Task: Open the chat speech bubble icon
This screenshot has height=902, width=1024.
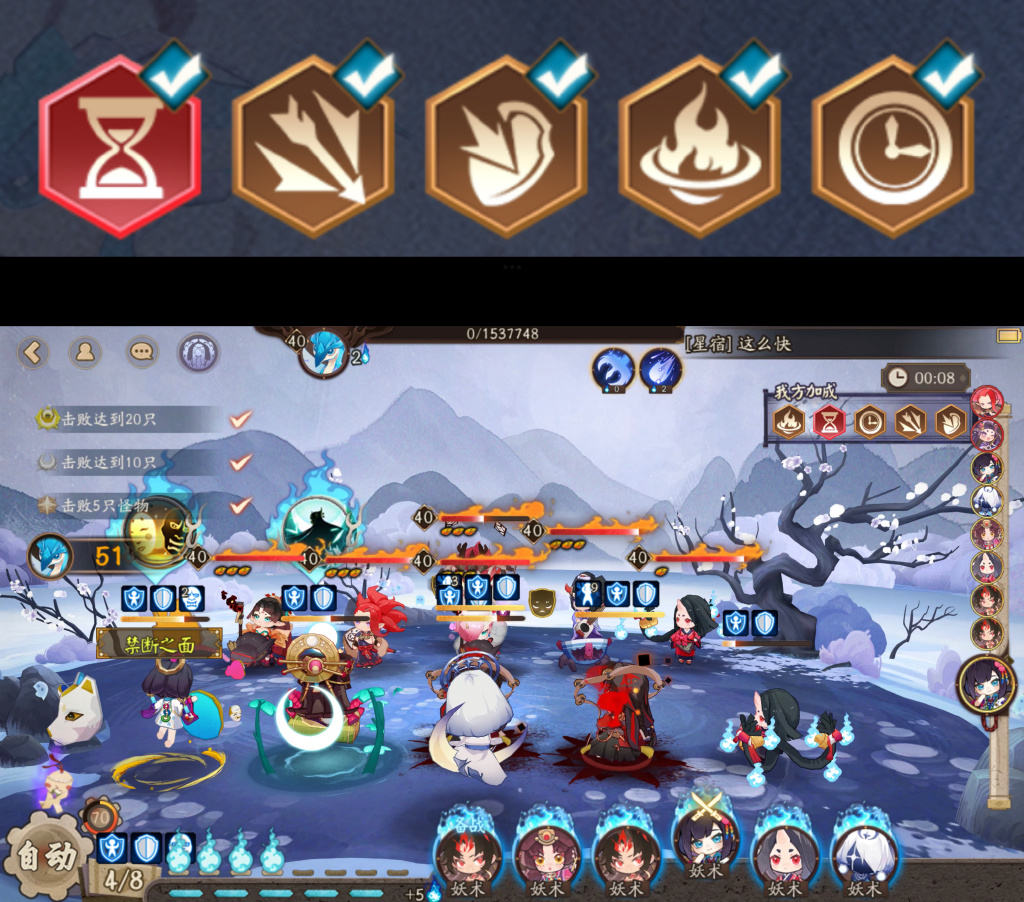Action: coord(142,352)
